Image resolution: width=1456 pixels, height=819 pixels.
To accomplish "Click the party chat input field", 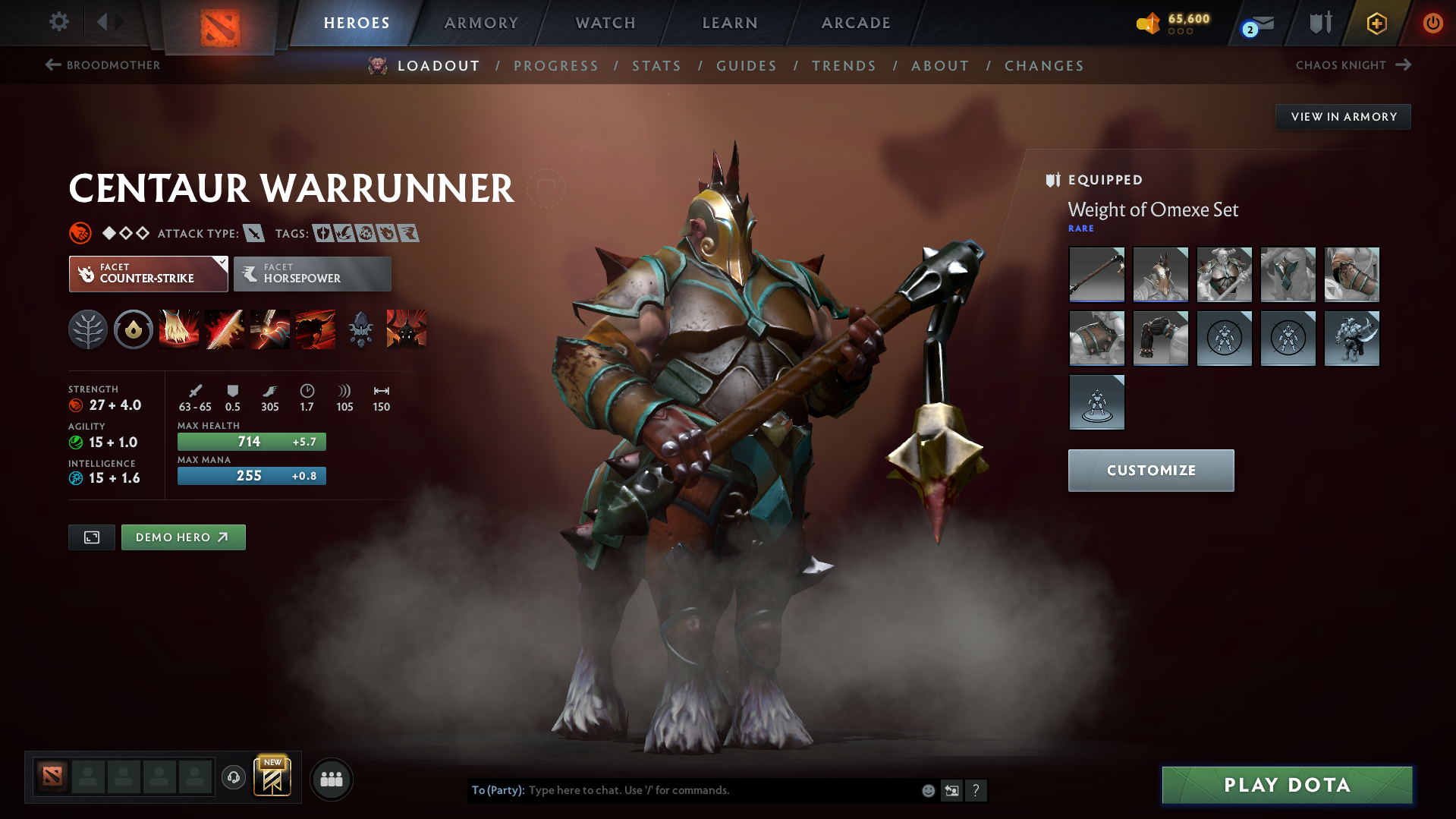I will (721, 790).
